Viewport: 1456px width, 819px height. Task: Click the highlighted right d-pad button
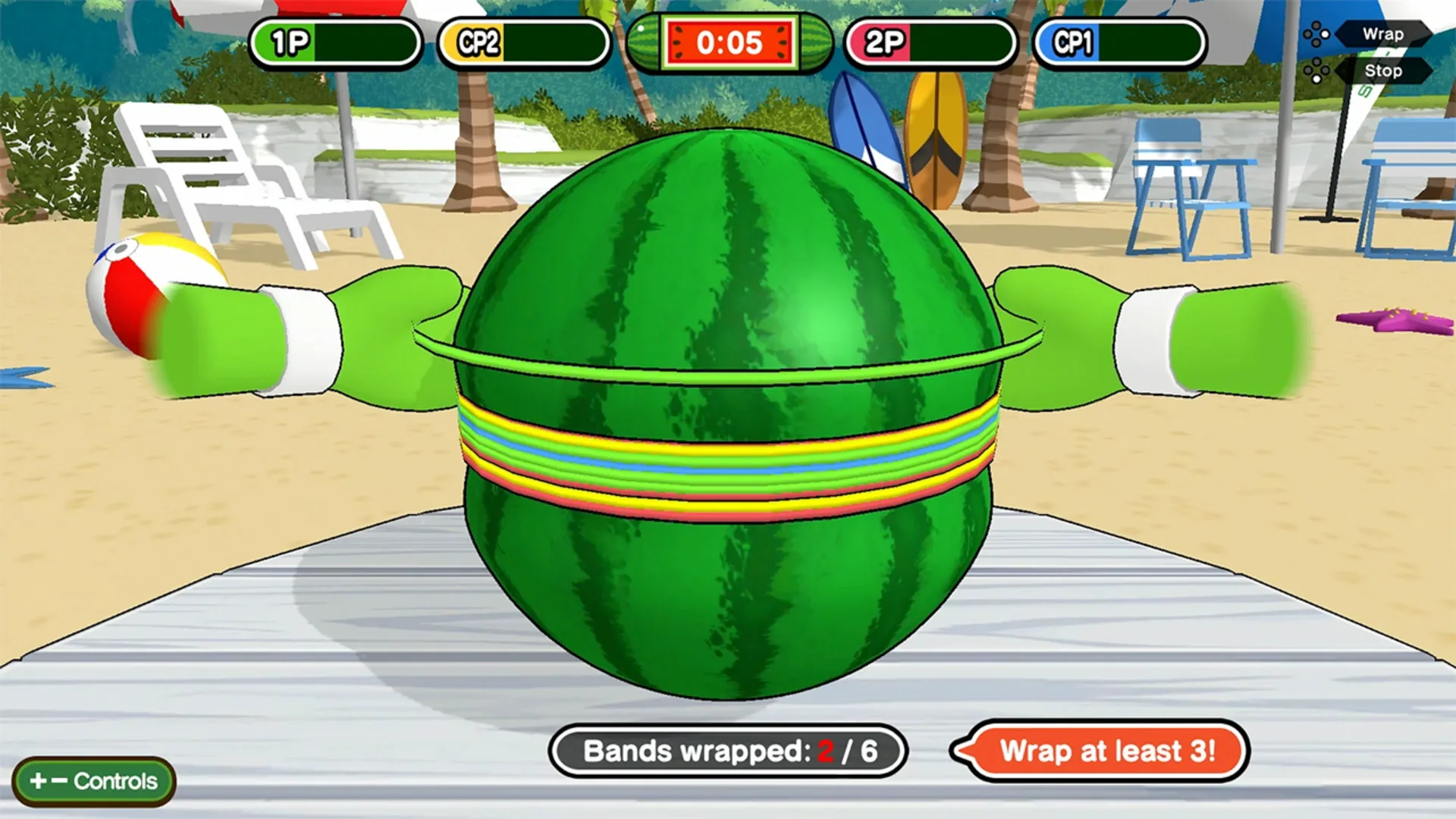tap(1325, 34)
